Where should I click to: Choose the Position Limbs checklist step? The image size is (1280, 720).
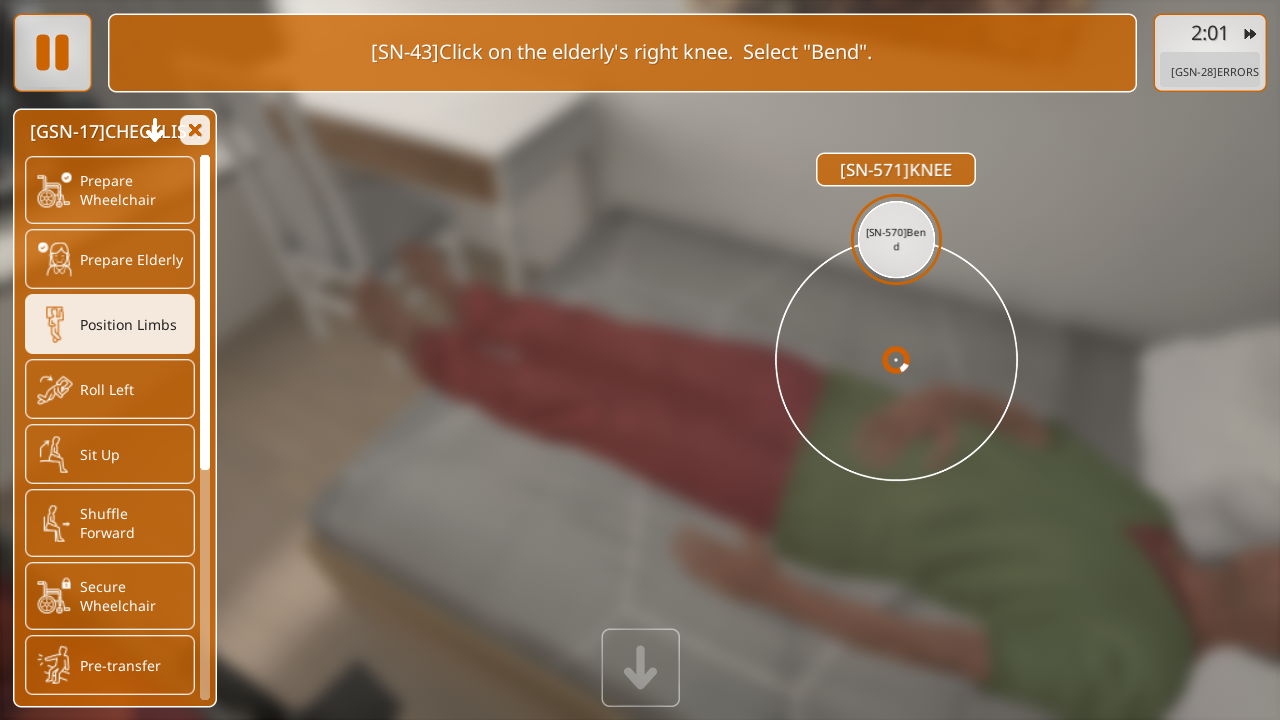[x=110, y=324]
